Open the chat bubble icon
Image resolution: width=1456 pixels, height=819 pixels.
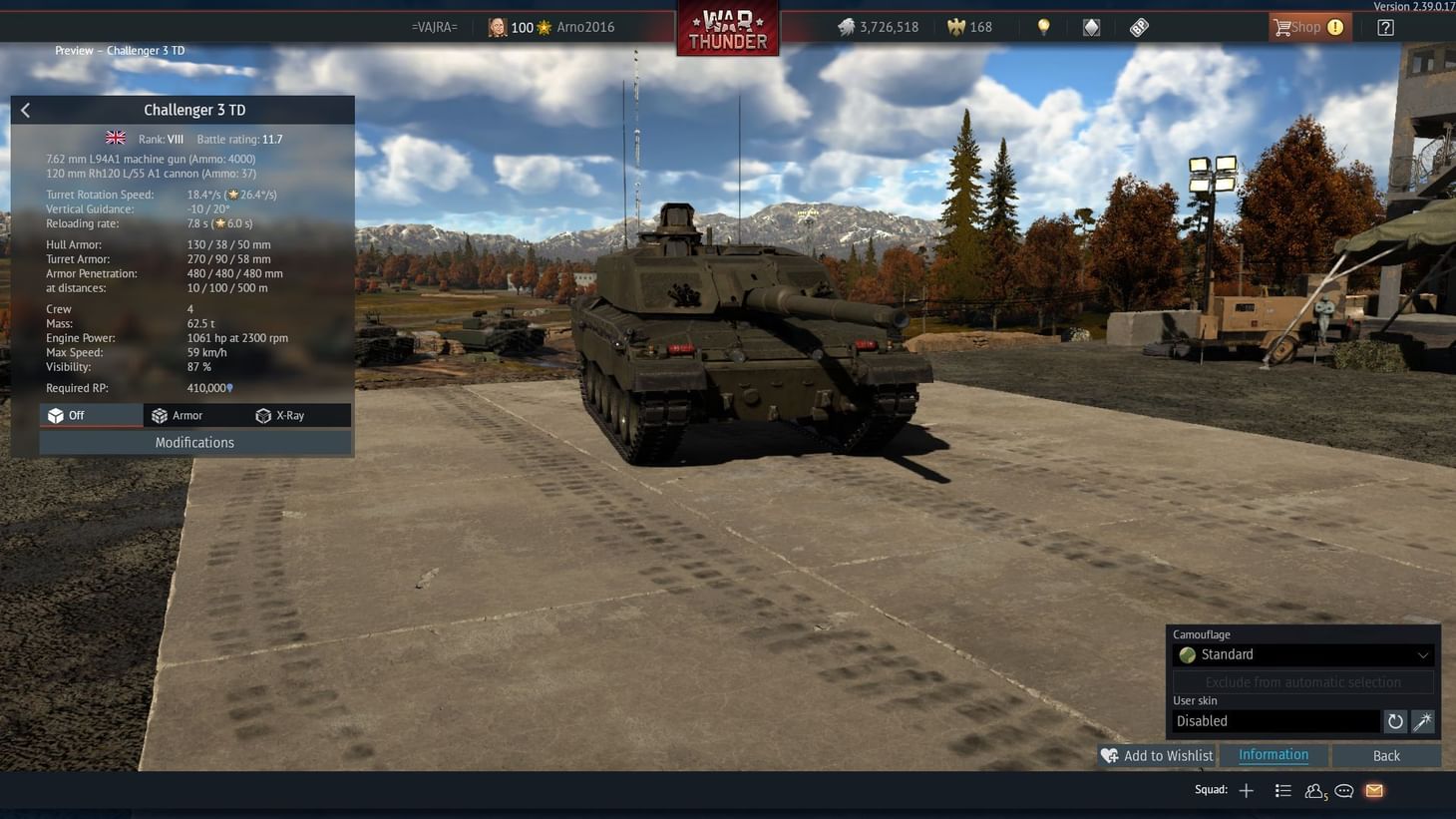tap(1343, 790)
